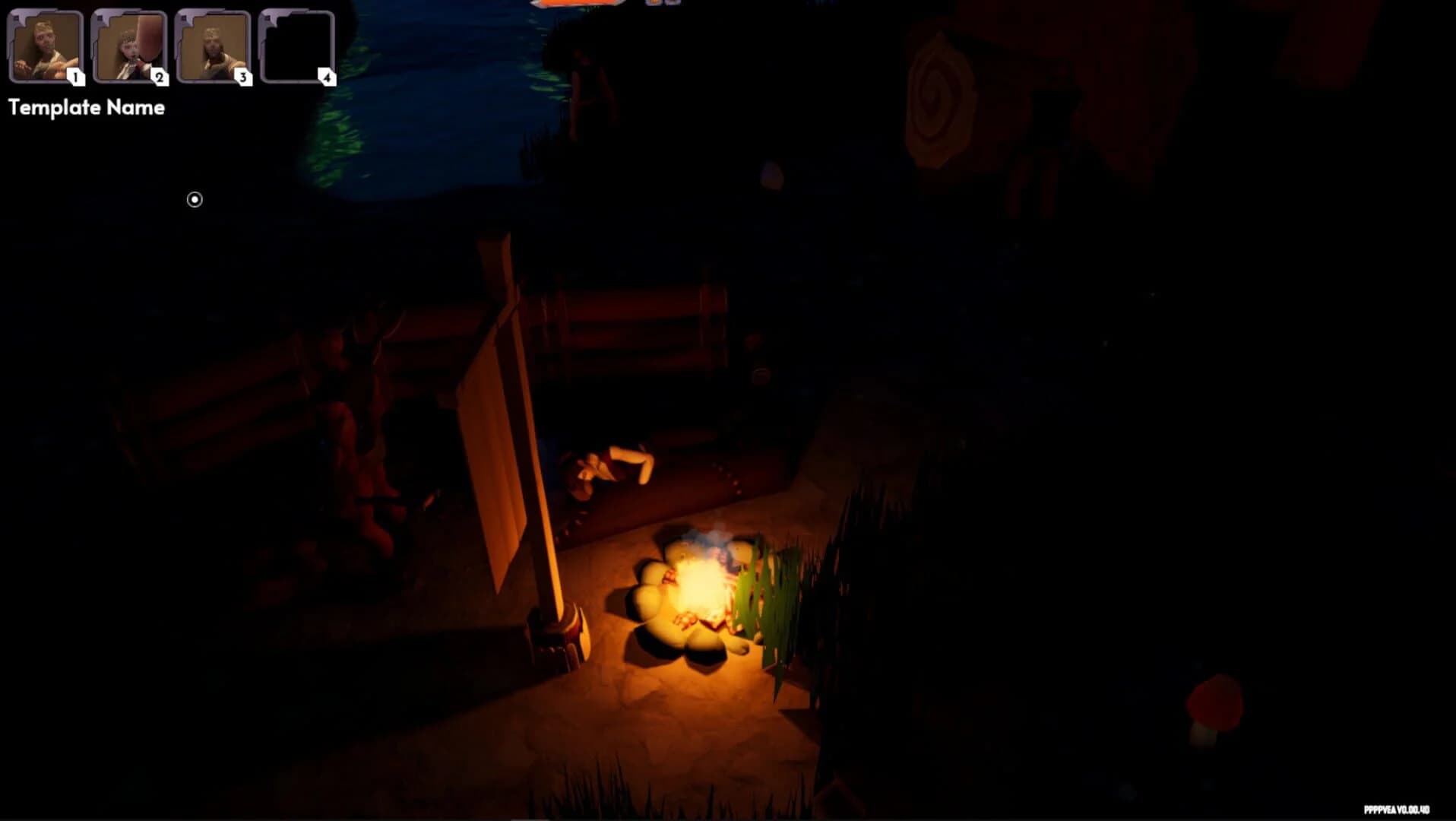Click the number 3 badge on third portrait
The image size is (1456, 821).
[243, 77]
